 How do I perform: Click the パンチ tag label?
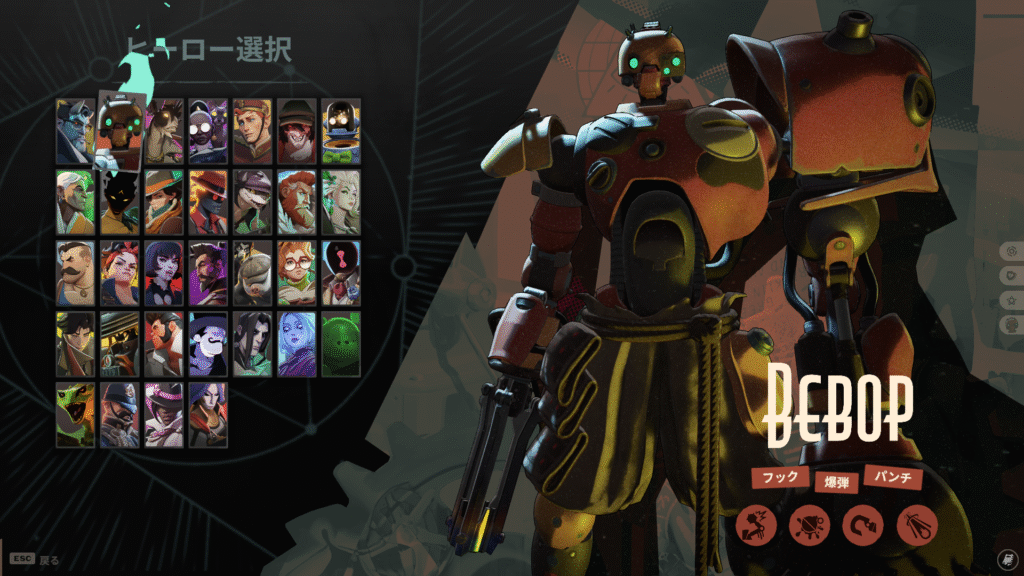coord(892,477)
